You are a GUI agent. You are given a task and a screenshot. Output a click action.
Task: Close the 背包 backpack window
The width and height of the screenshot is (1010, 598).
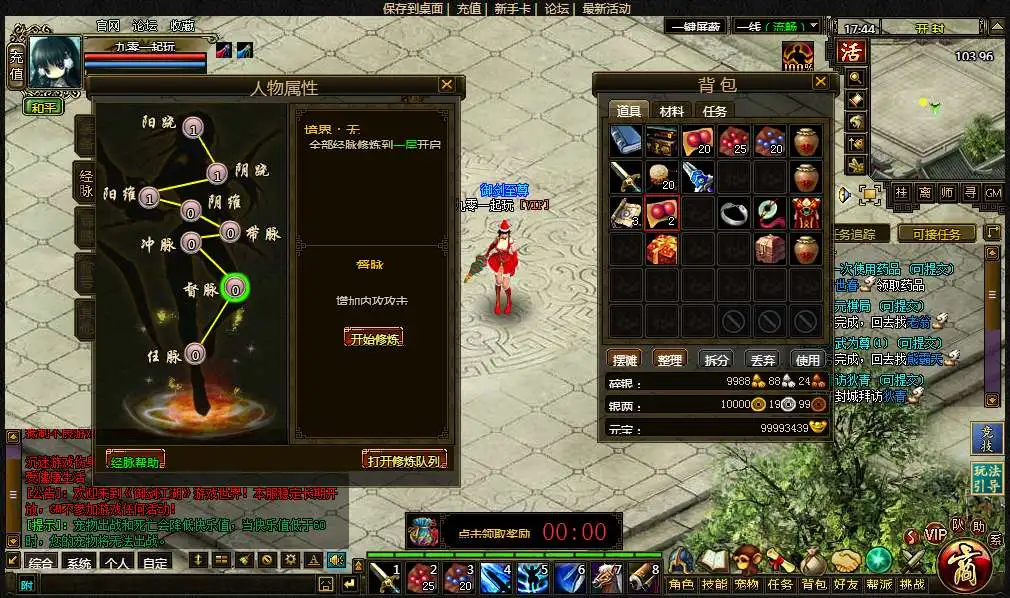point(820,82)
